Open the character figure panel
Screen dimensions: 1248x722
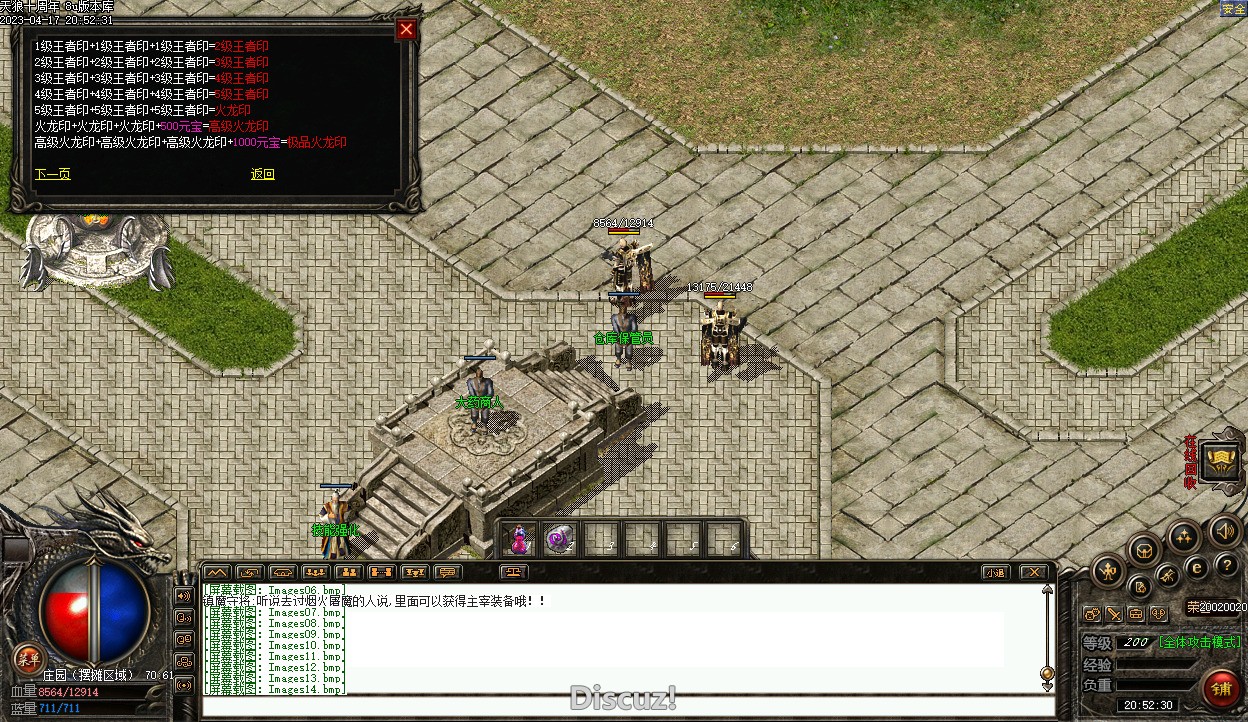pos(1107,572)
